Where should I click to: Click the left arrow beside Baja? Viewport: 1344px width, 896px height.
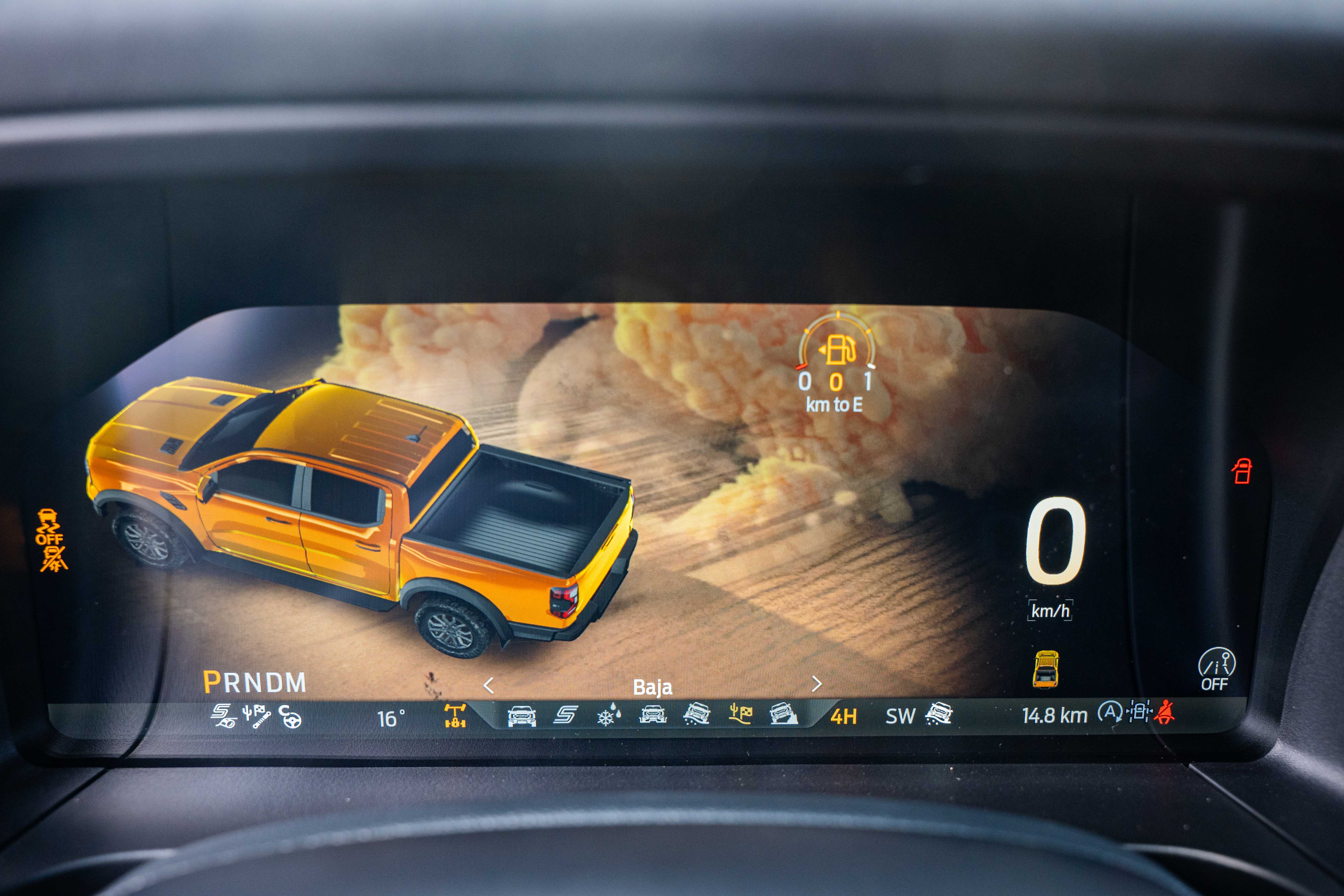click(489, 685)
